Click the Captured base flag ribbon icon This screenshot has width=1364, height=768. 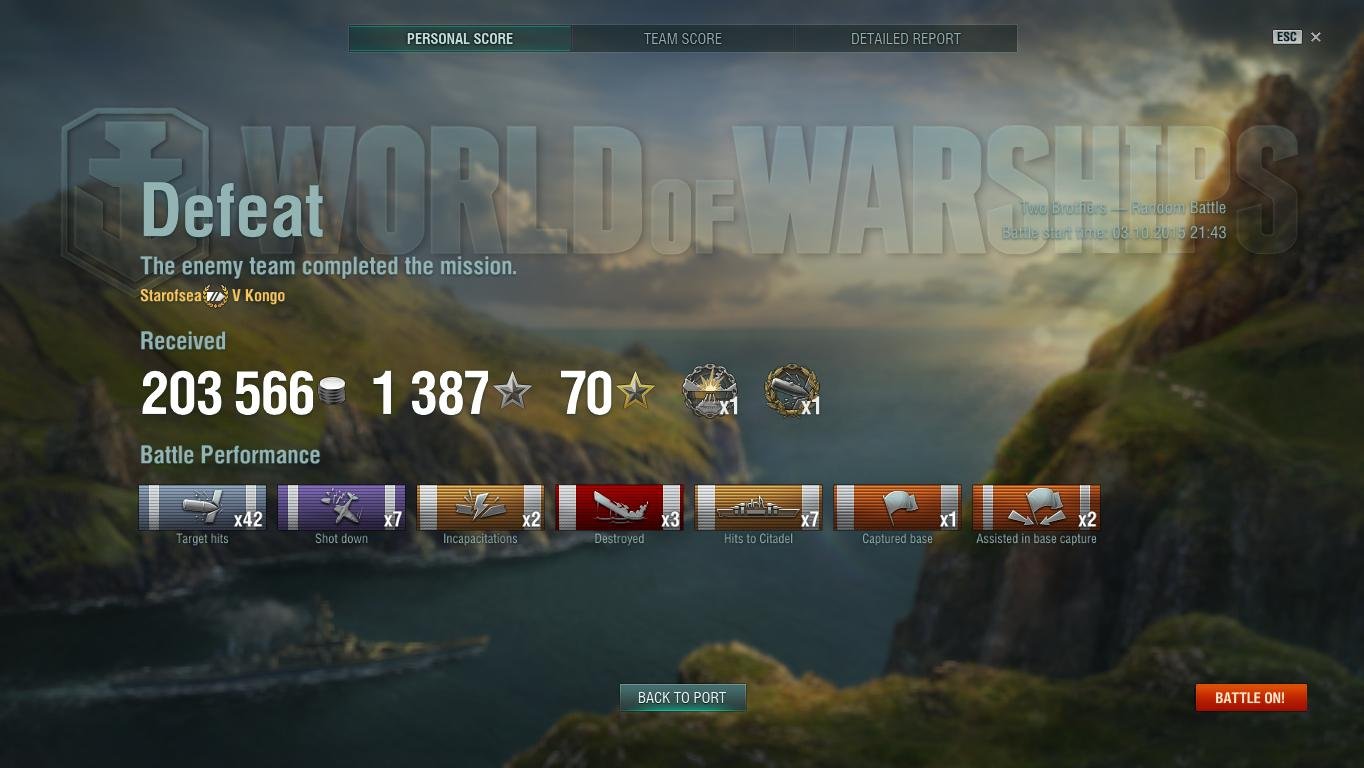tap(897, 507)
